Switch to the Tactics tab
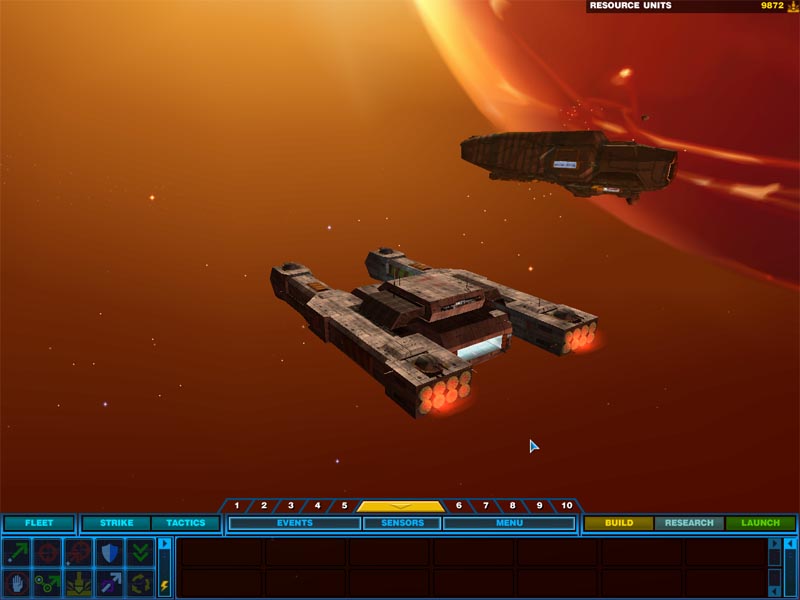800x600 pixels. click(x=185, y=523)
